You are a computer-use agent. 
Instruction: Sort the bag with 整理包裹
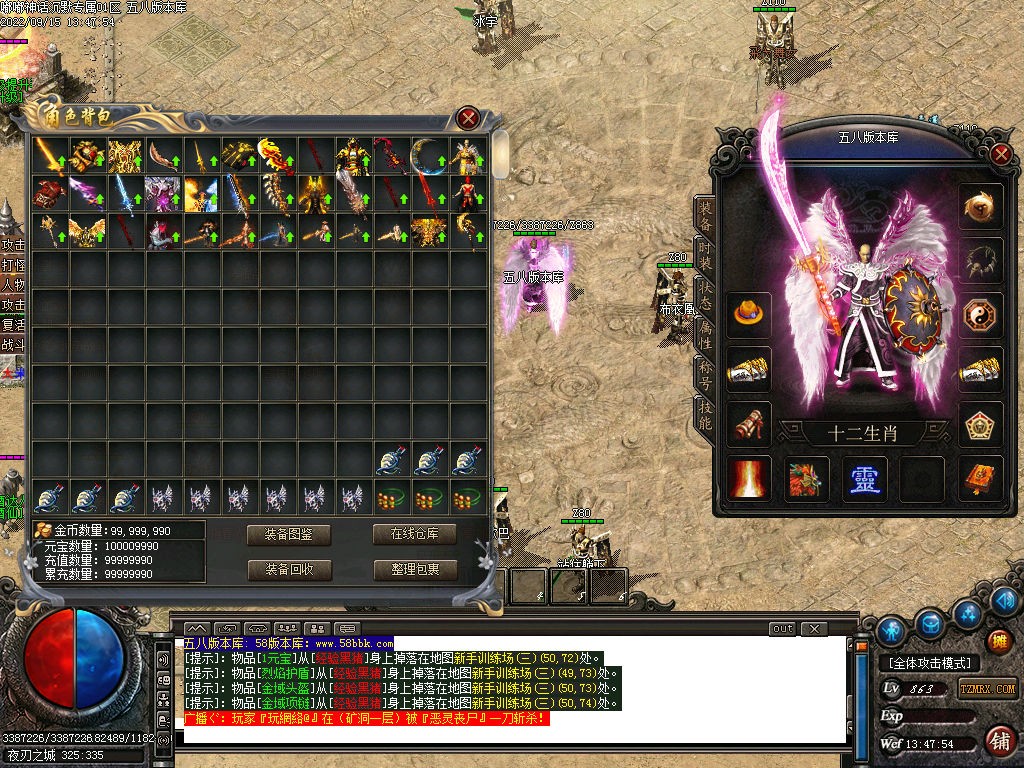415,570
